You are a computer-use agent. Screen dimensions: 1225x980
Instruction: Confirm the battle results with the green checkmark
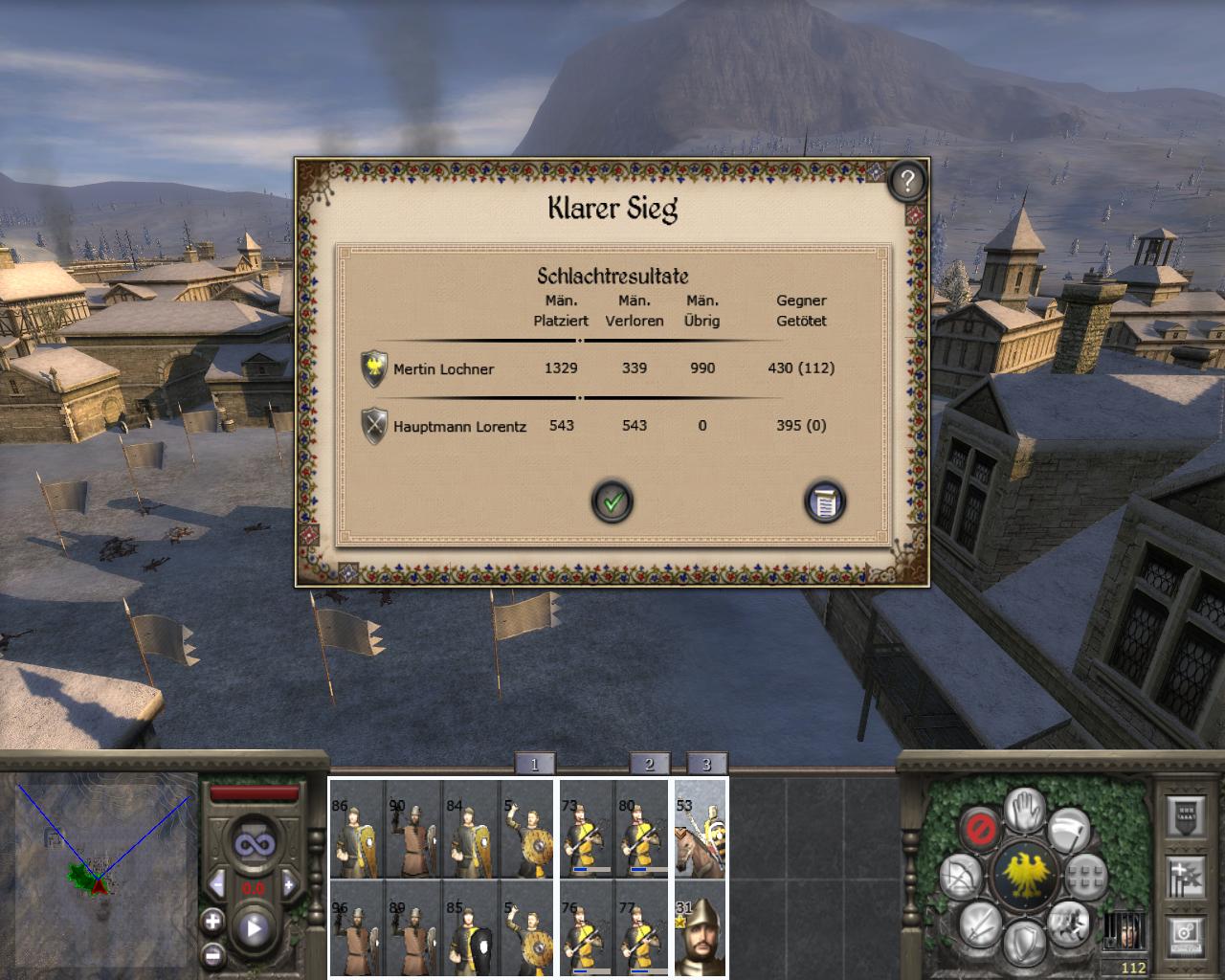pos(612,501)
